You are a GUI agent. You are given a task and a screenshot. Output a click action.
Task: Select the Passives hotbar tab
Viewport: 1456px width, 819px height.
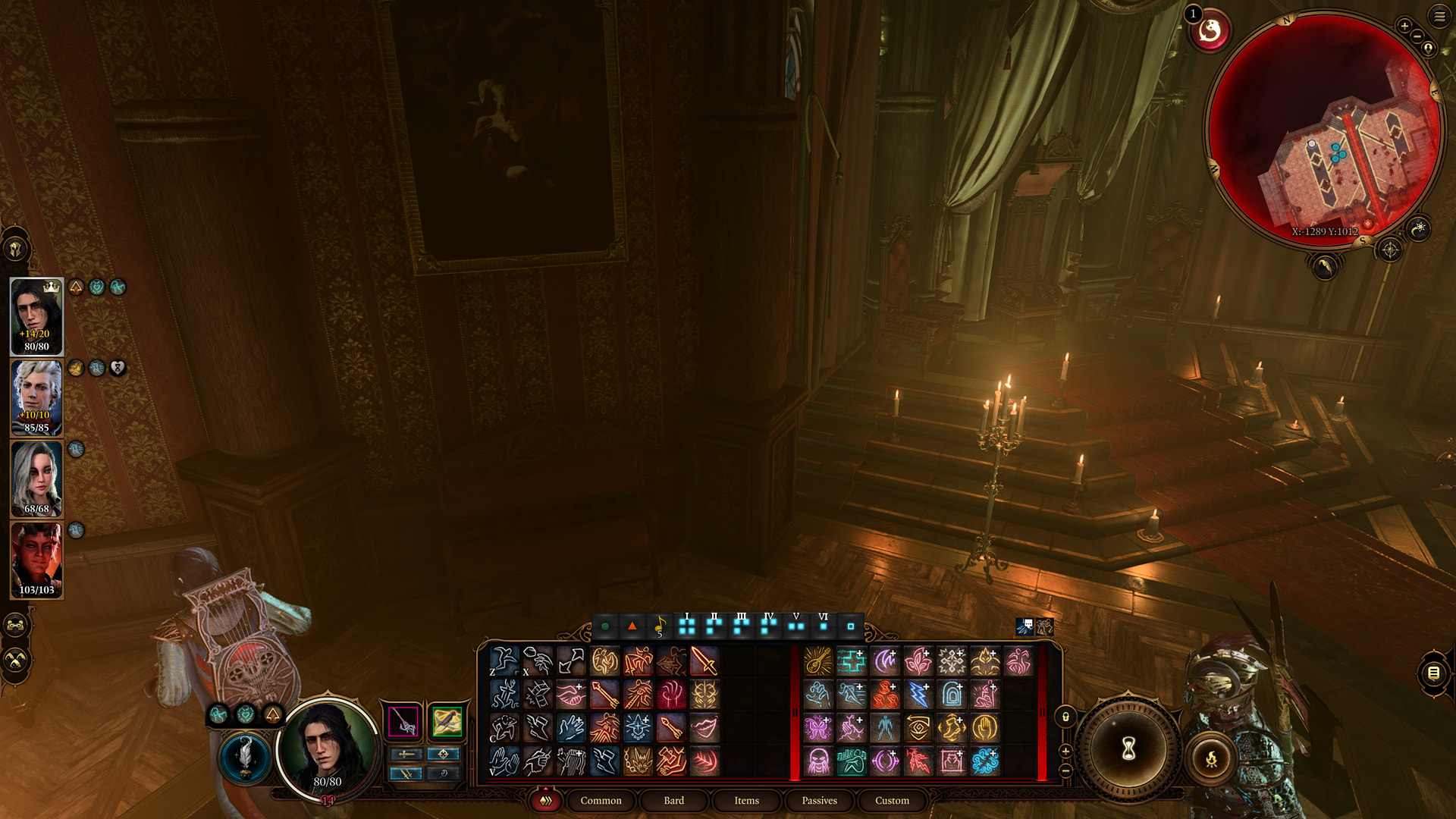(x=819, y=800)
